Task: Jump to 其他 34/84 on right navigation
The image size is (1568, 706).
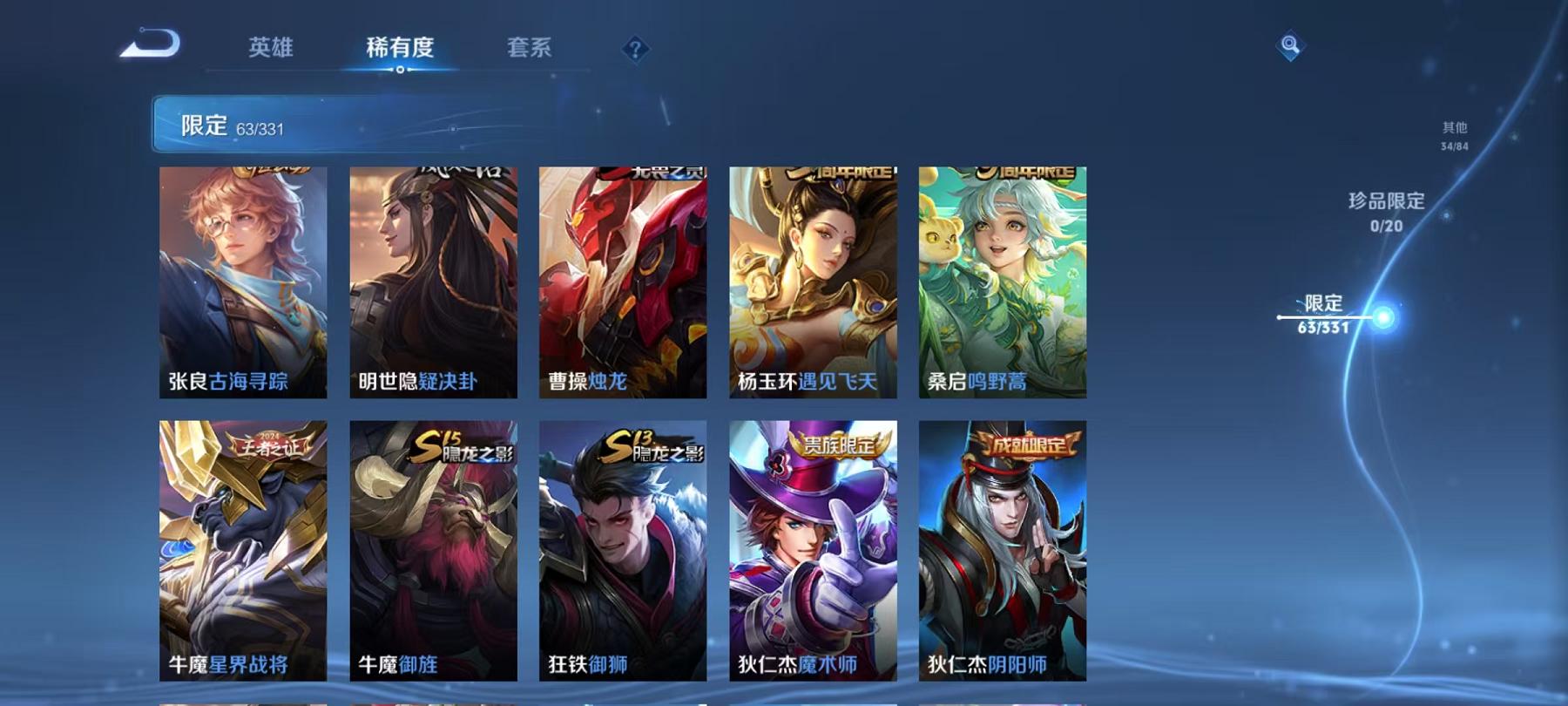Action: pyautogui.click(x=1453, y=132)
